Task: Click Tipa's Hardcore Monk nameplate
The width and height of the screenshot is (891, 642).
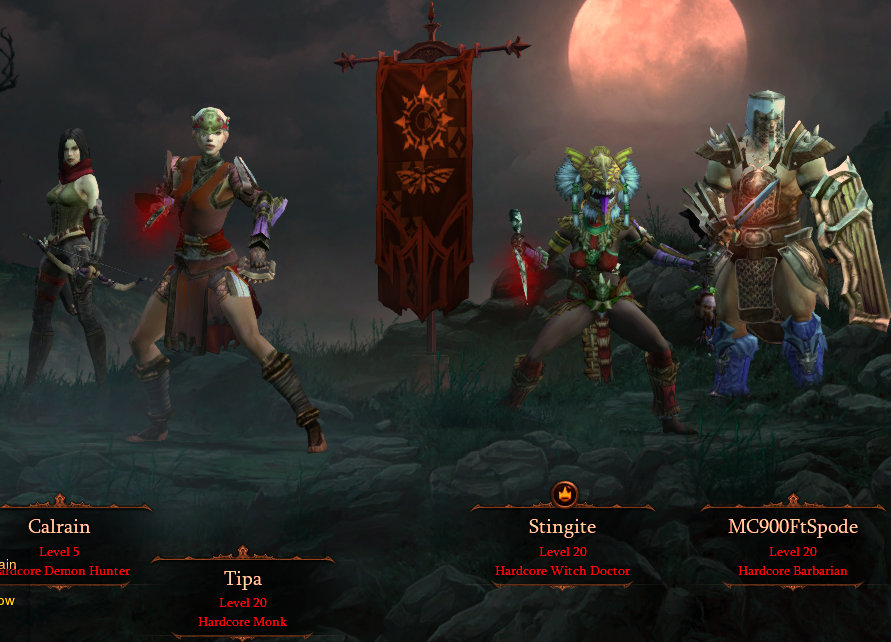Action: pyautogui.click(x=242, y=598)
